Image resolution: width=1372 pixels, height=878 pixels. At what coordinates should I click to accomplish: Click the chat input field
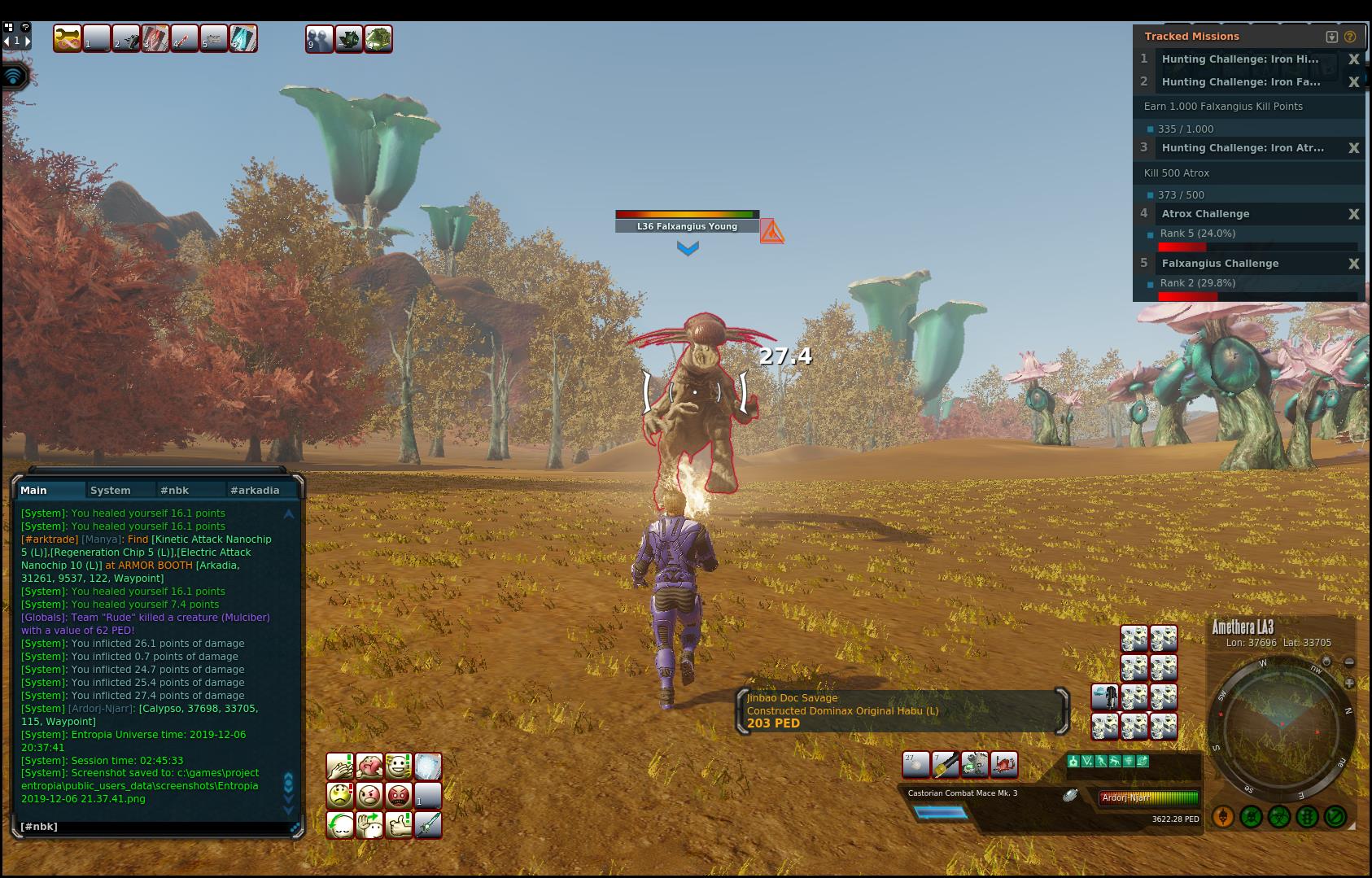[155, 827]
